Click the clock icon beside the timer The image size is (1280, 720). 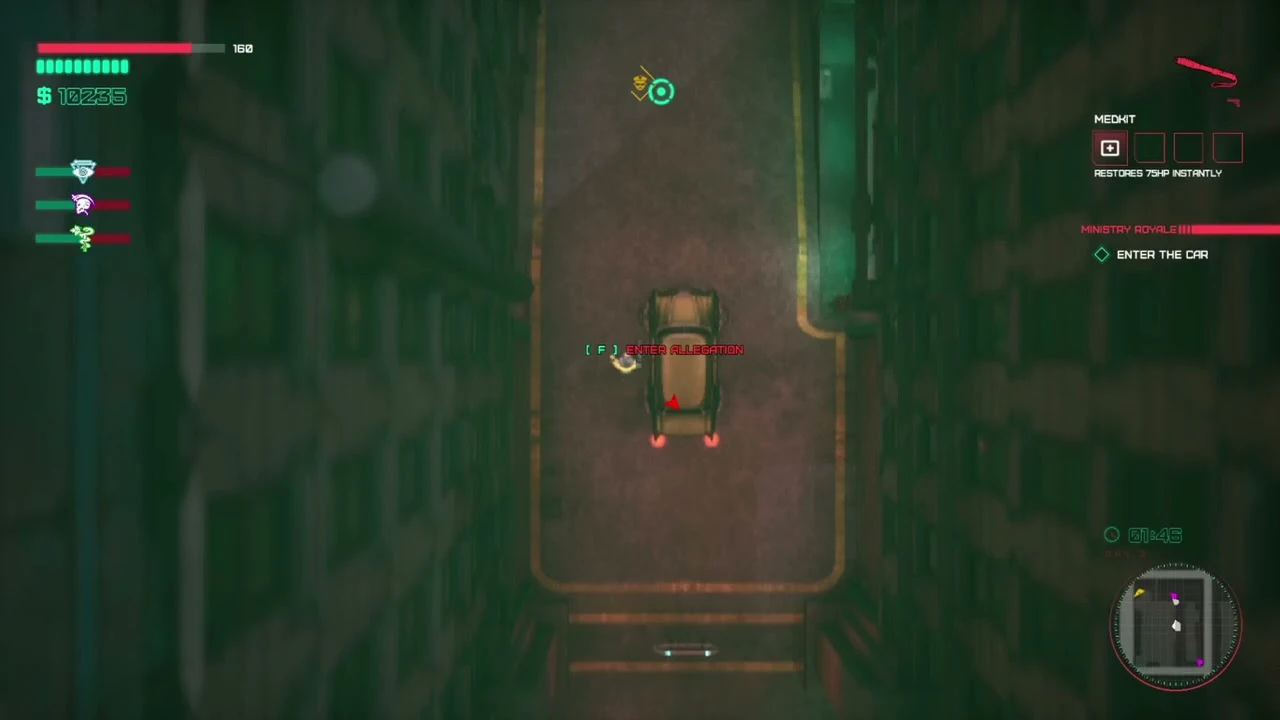[x=1111, y=535]
